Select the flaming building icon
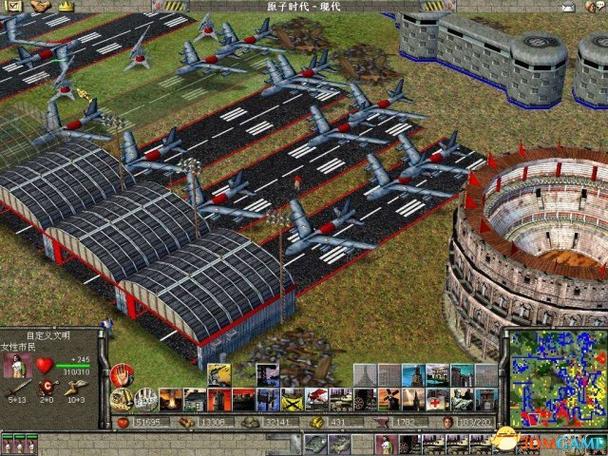This screenshot has width=608, height=456. (170, 400)
